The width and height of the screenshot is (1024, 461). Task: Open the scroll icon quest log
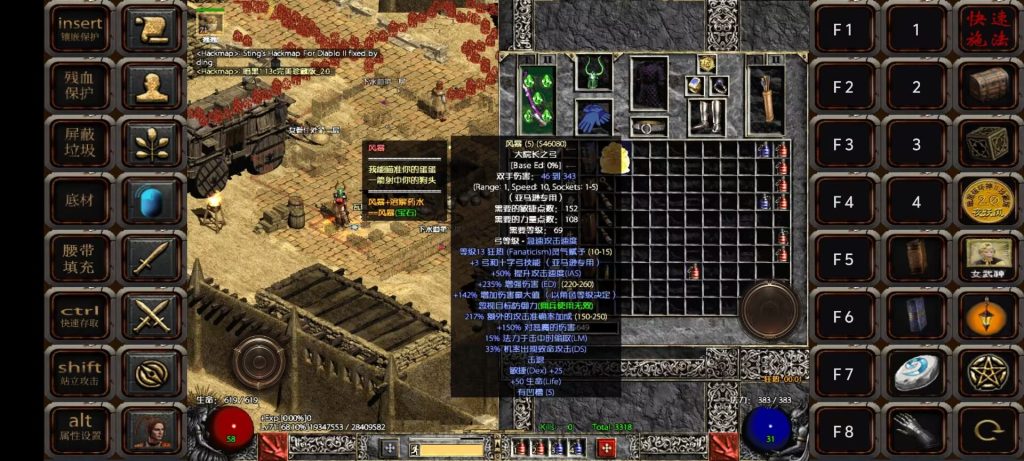[x=152, y=28]
